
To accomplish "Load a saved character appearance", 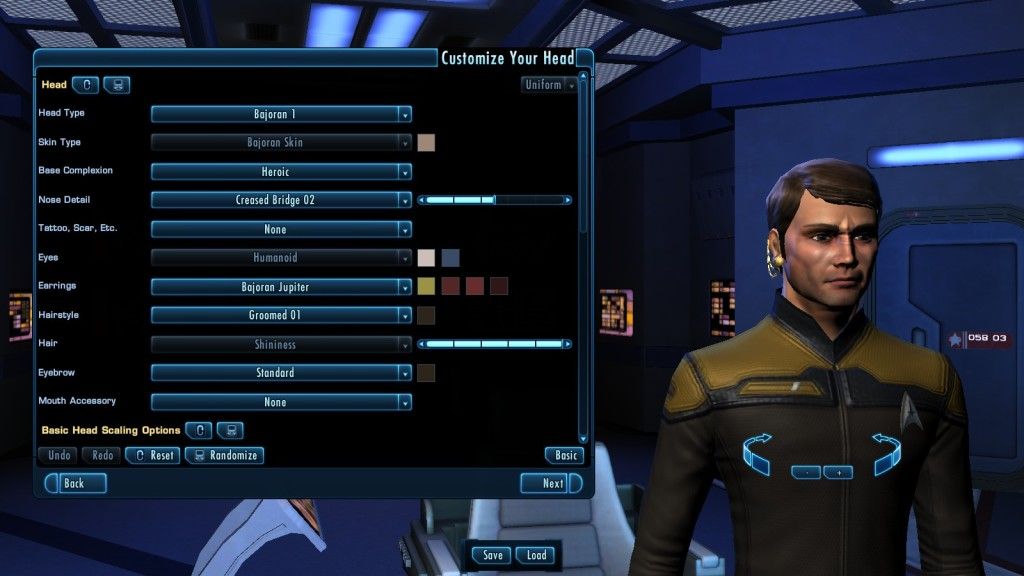I will pyautogui.click(x=536, y=555).
